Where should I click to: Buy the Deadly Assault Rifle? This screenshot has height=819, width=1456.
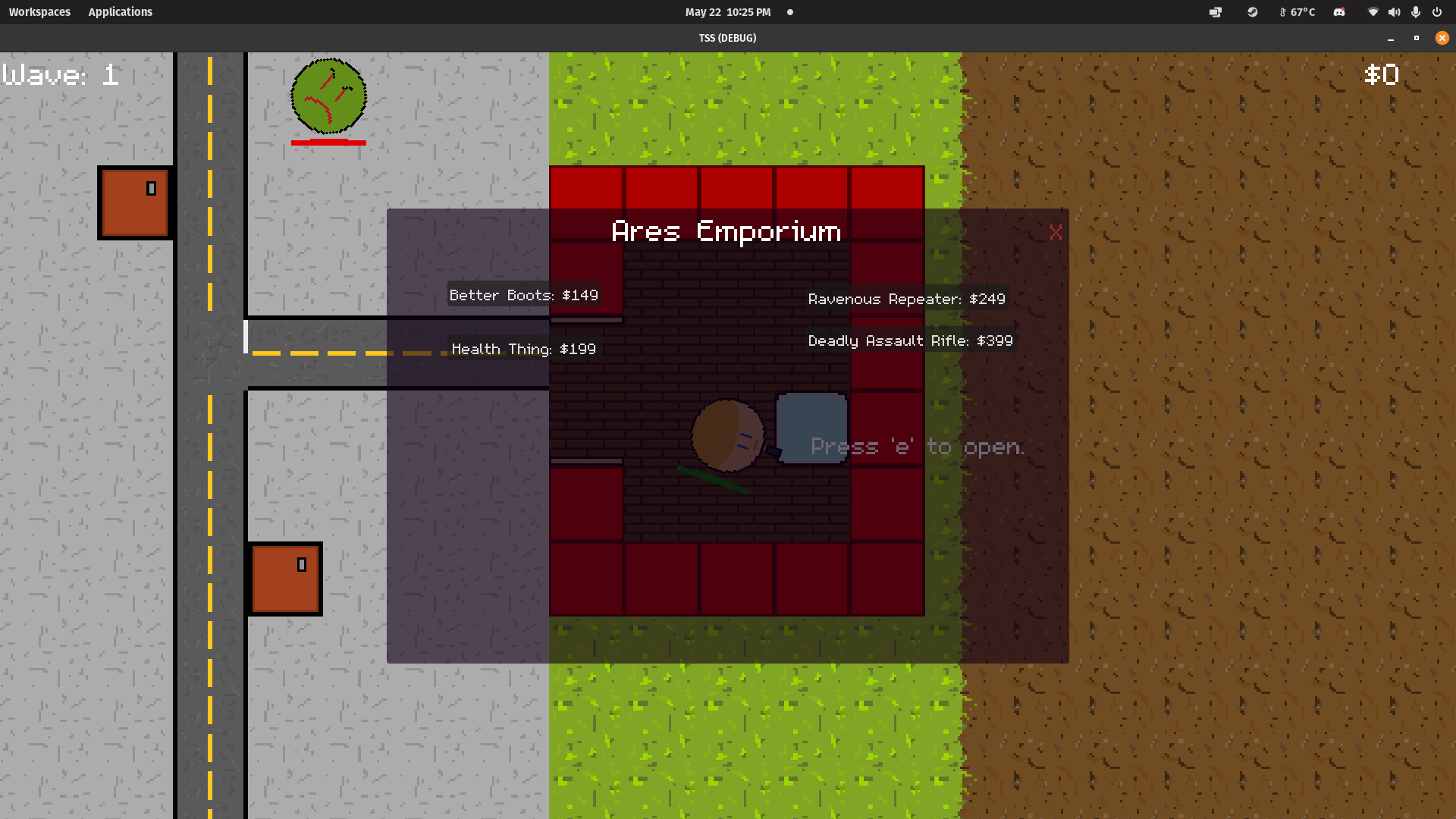click(x=911, y=340)
